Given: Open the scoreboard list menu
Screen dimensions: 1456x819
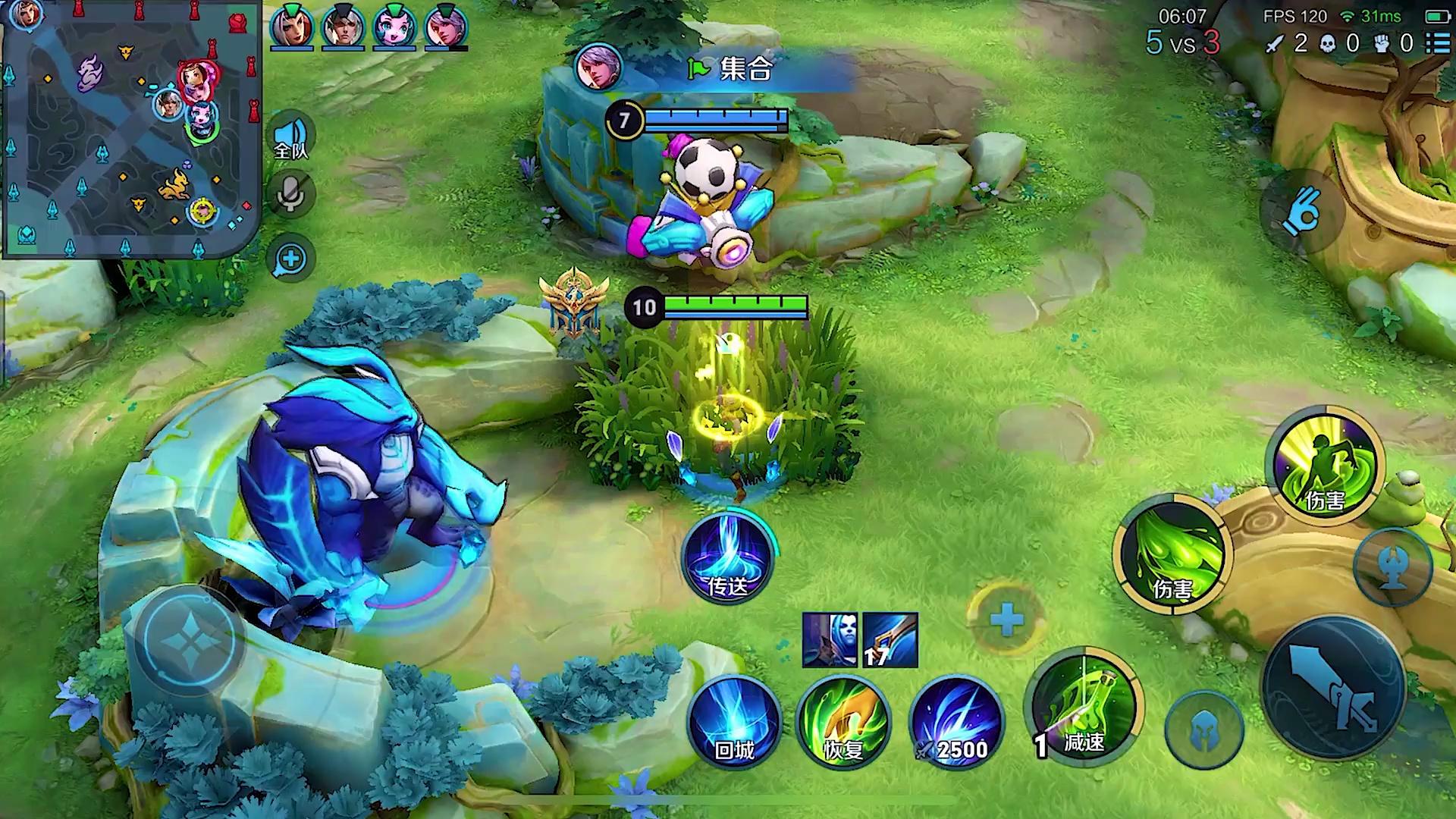Looking at the screenshot, I should click(x=1438, y=43).
